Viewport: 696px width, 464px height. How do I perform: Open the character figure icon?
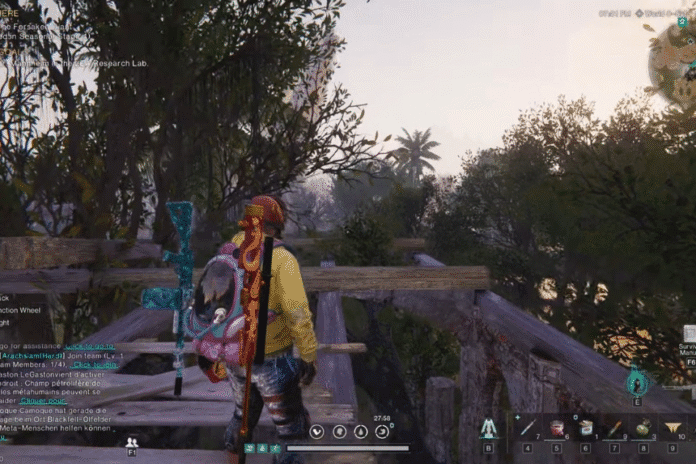coord(488,428)
